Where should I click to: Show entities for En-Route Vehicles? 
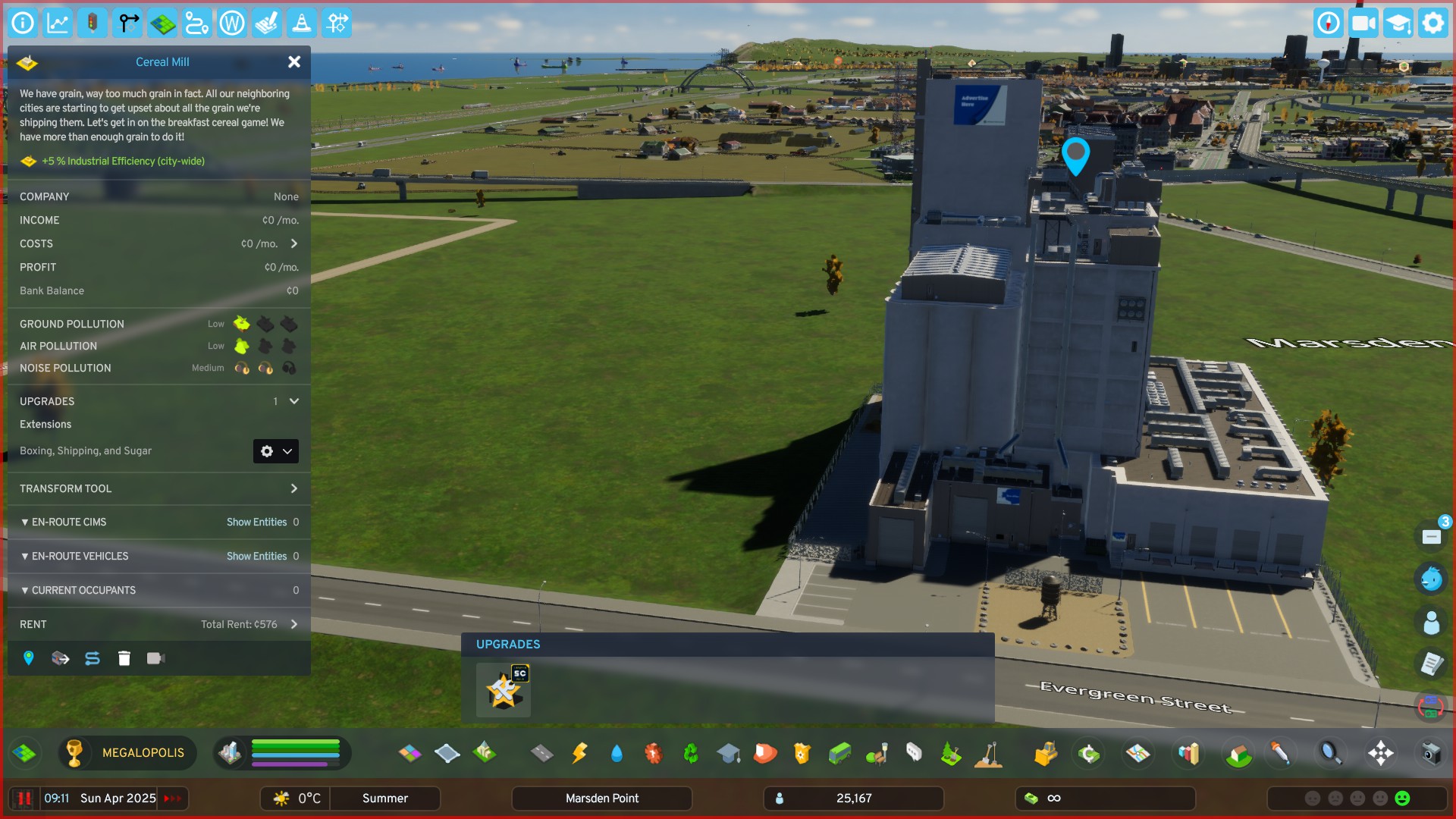point(256,557)
